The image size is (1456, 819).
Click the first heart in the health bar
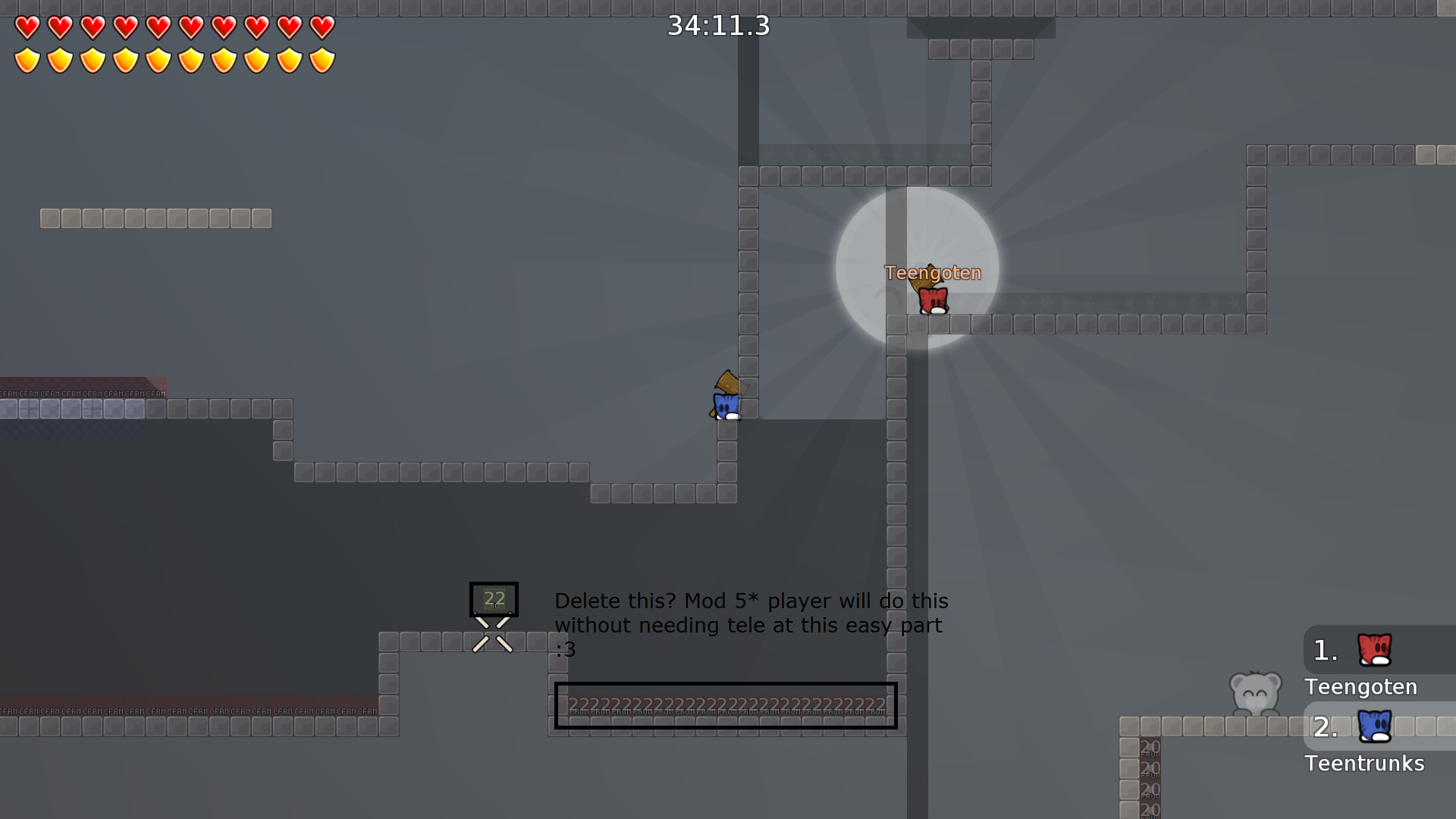pos(27,28)
